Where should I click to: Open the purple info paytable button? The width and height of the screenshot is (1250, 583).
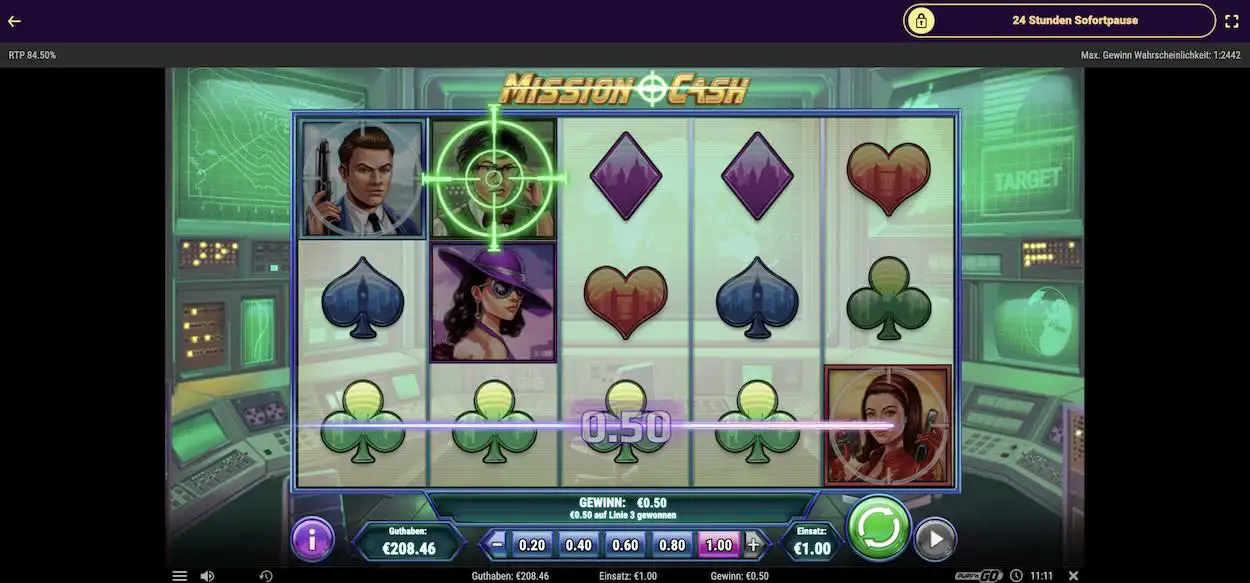[x=312, y=540]
